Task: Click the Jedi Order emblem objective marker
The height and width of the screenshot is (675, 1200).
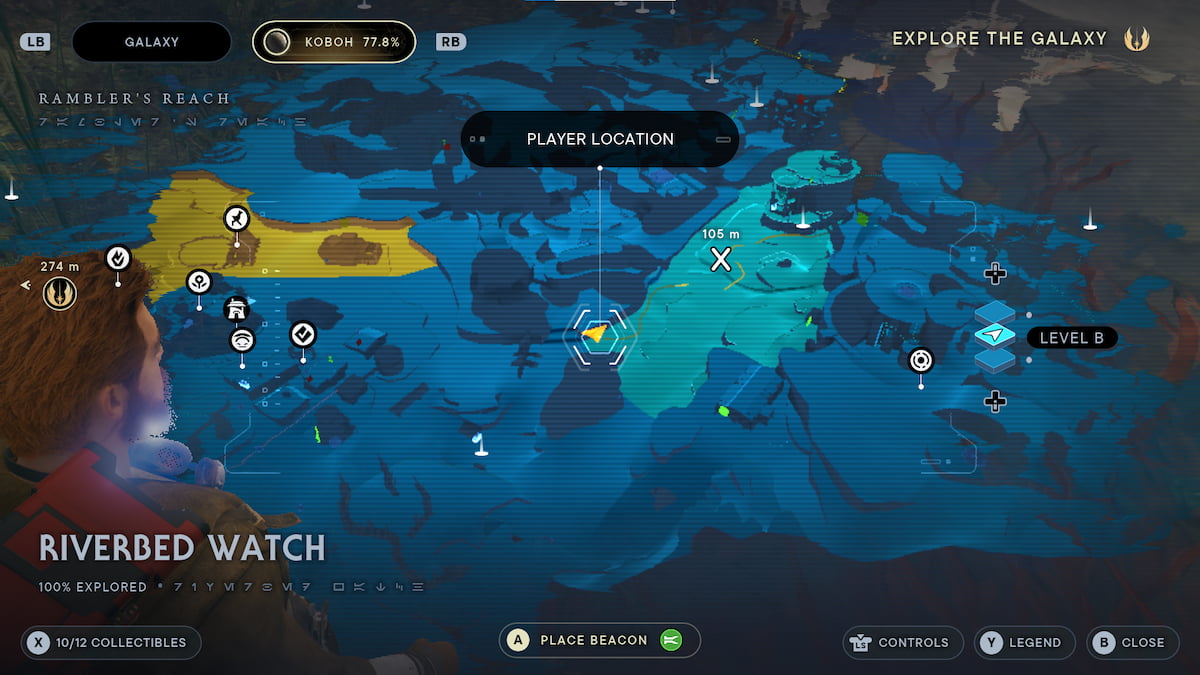Action: click(60, 293)
